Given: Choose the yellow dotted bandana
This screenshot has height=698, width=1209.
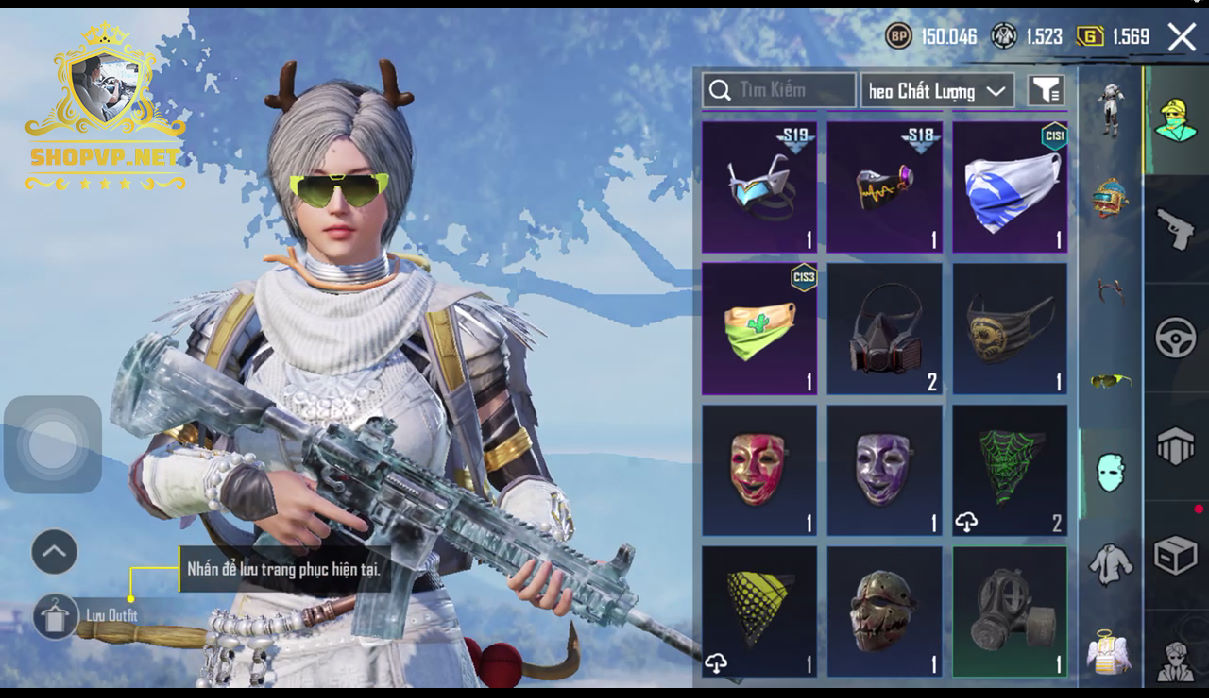Looking at the screenshot, I should (759, 611).
